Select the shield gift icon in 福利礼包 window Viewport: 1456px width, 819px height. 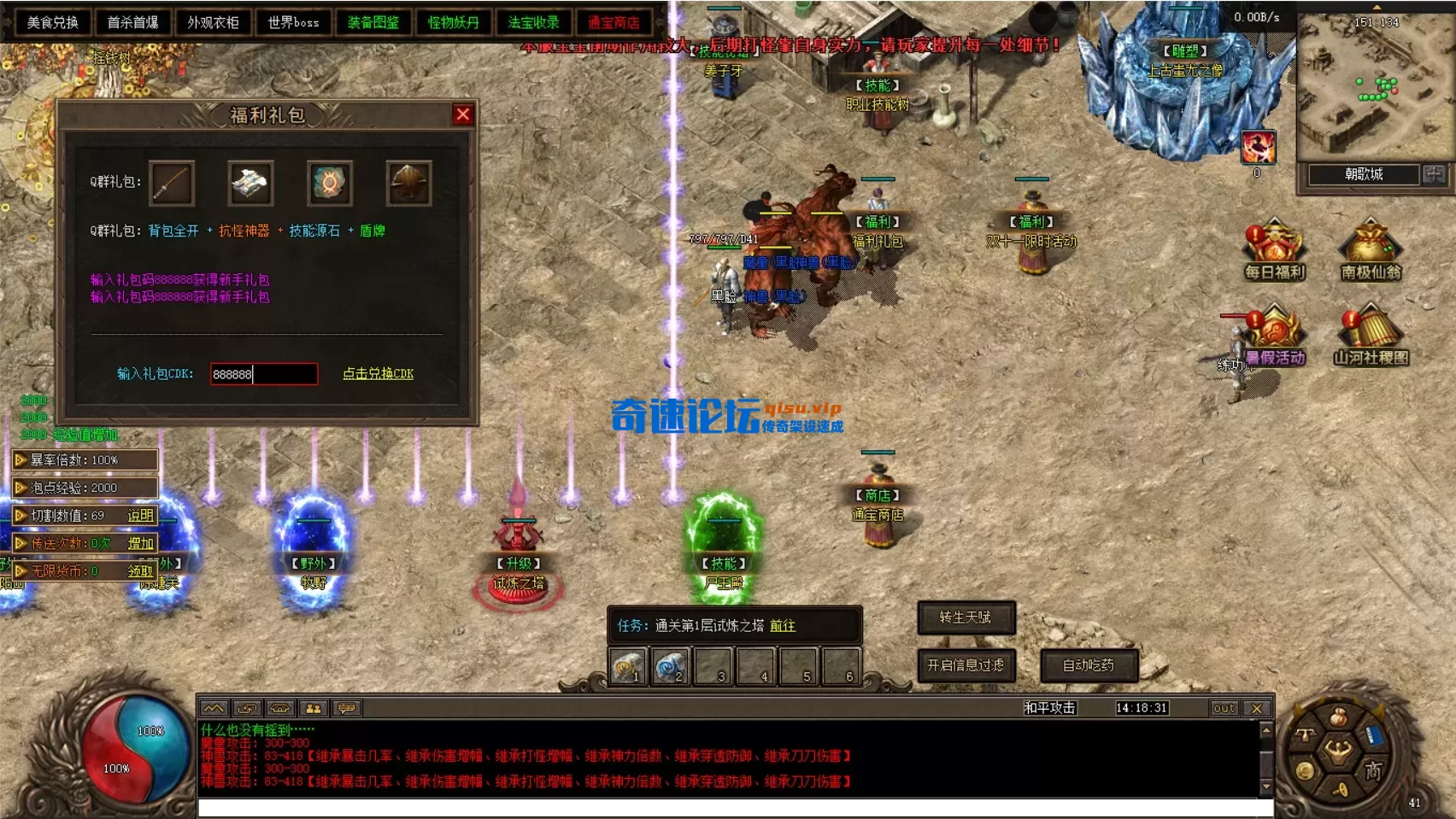coord(410,182)
